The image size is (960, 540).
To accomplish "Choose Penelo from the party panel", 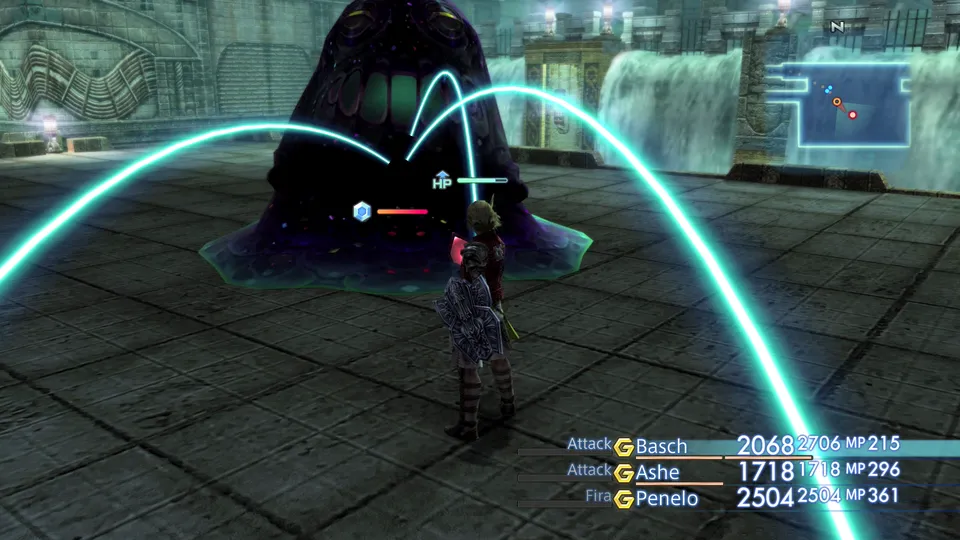I will [667, 497].
